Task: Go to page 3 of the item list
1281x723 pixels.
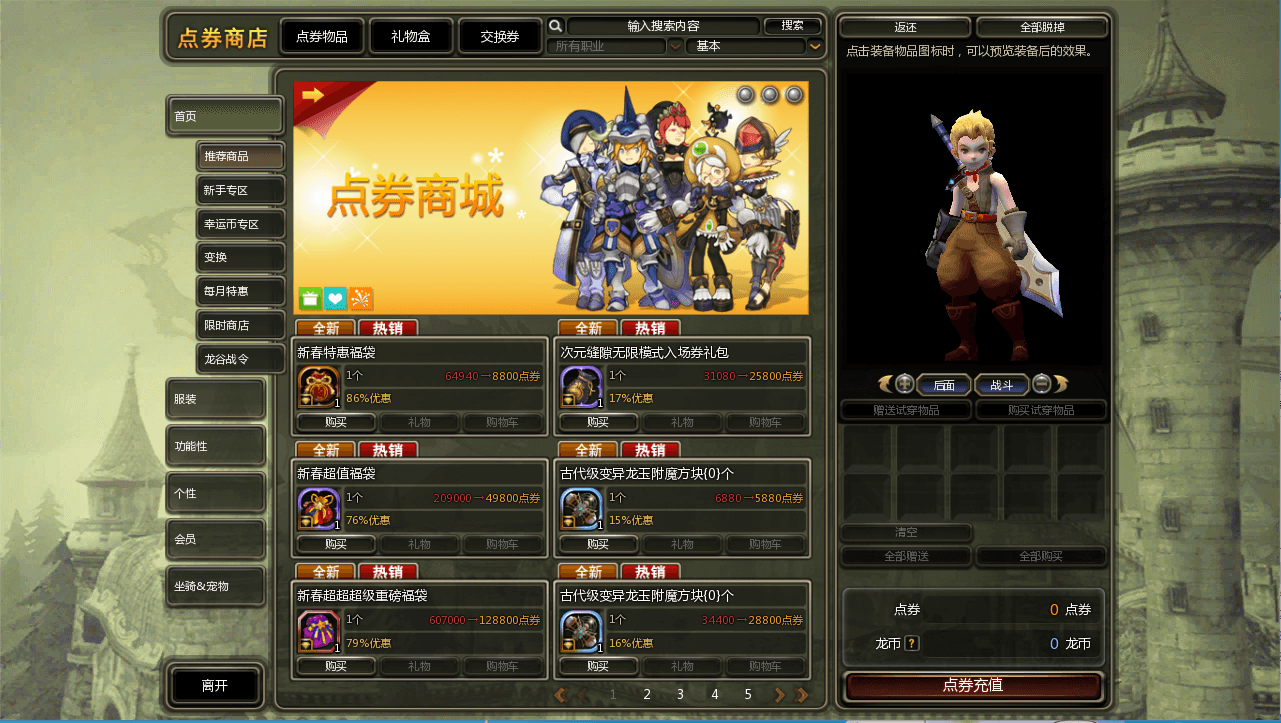Action: [x=680, y=694]
